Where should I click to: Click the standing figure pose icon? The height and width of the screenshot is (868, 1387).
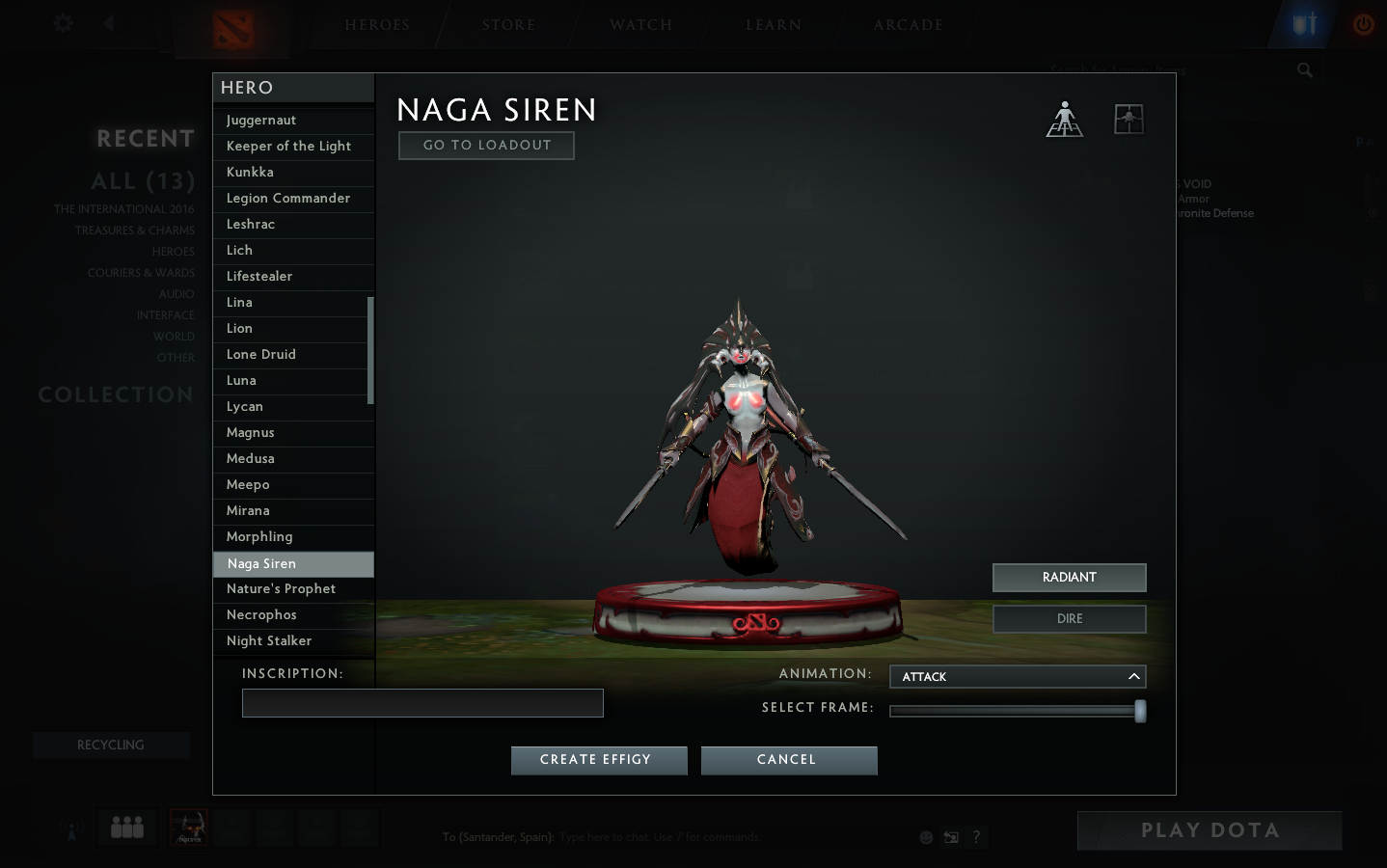[1065, 120]
